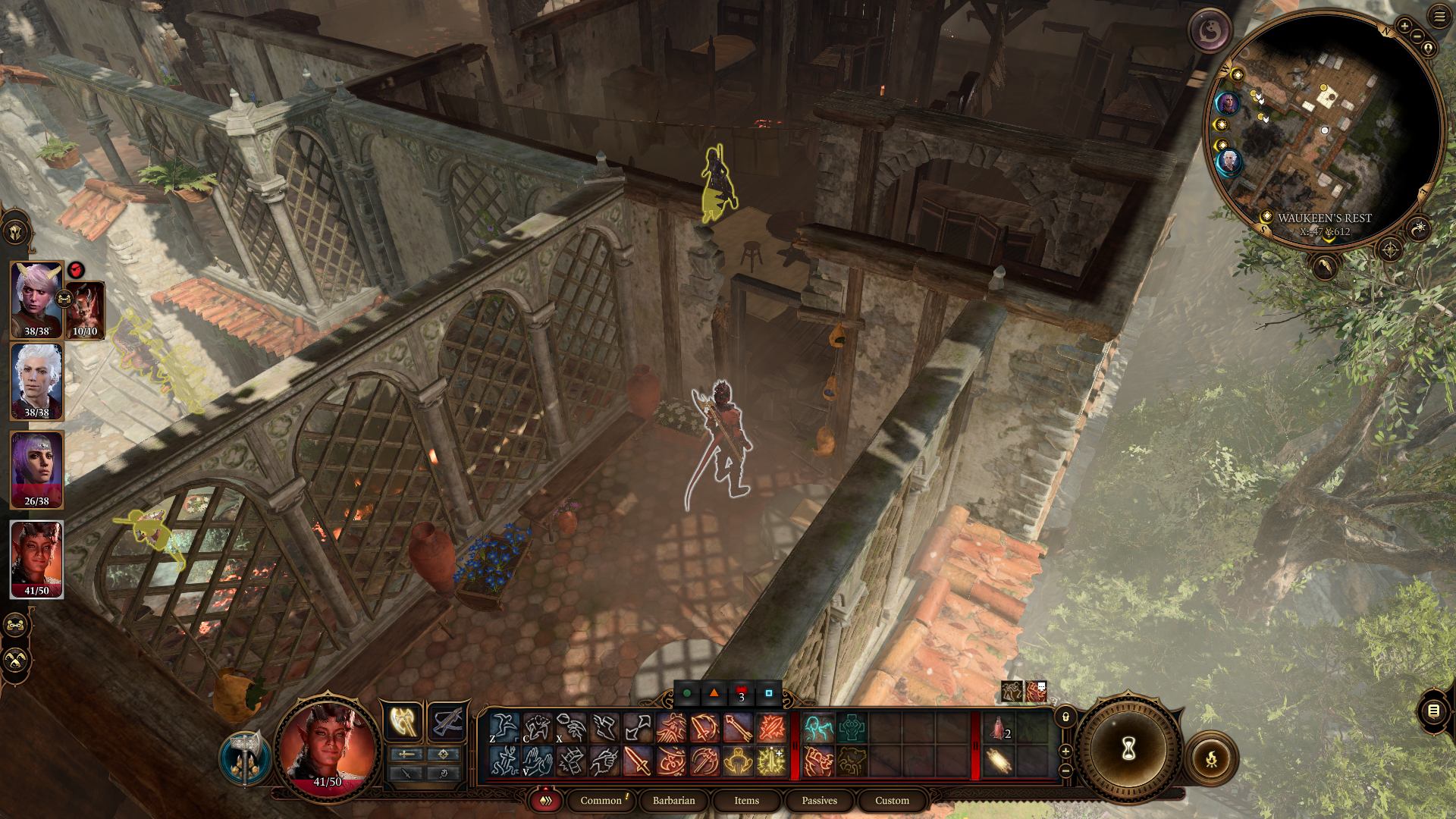Open the main menu hamburger button
The width and height of the screenshot is (1456, 819).
pyautogui.click(x=1439, y=16)
